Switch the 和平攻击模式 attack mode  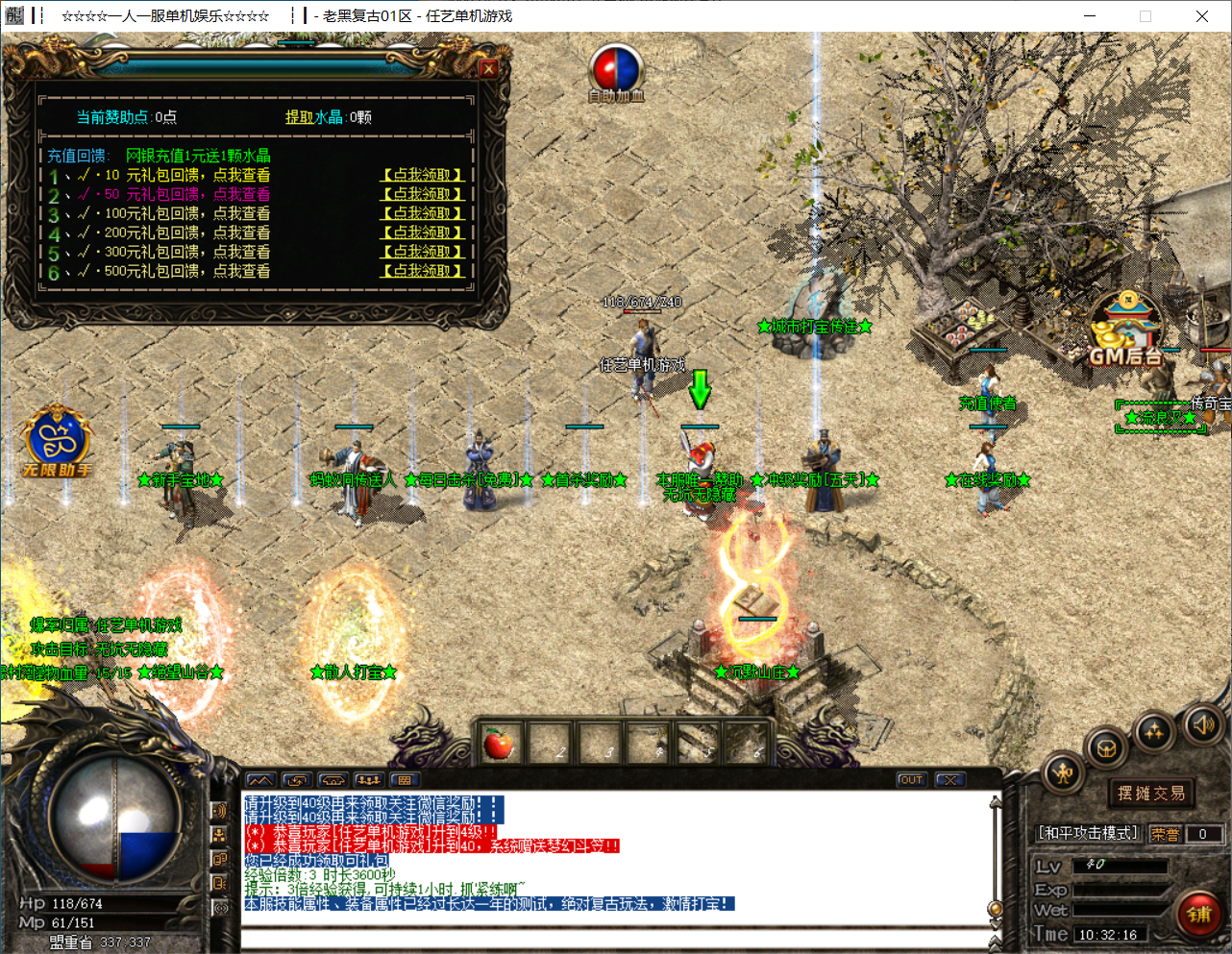(1088, 833)
